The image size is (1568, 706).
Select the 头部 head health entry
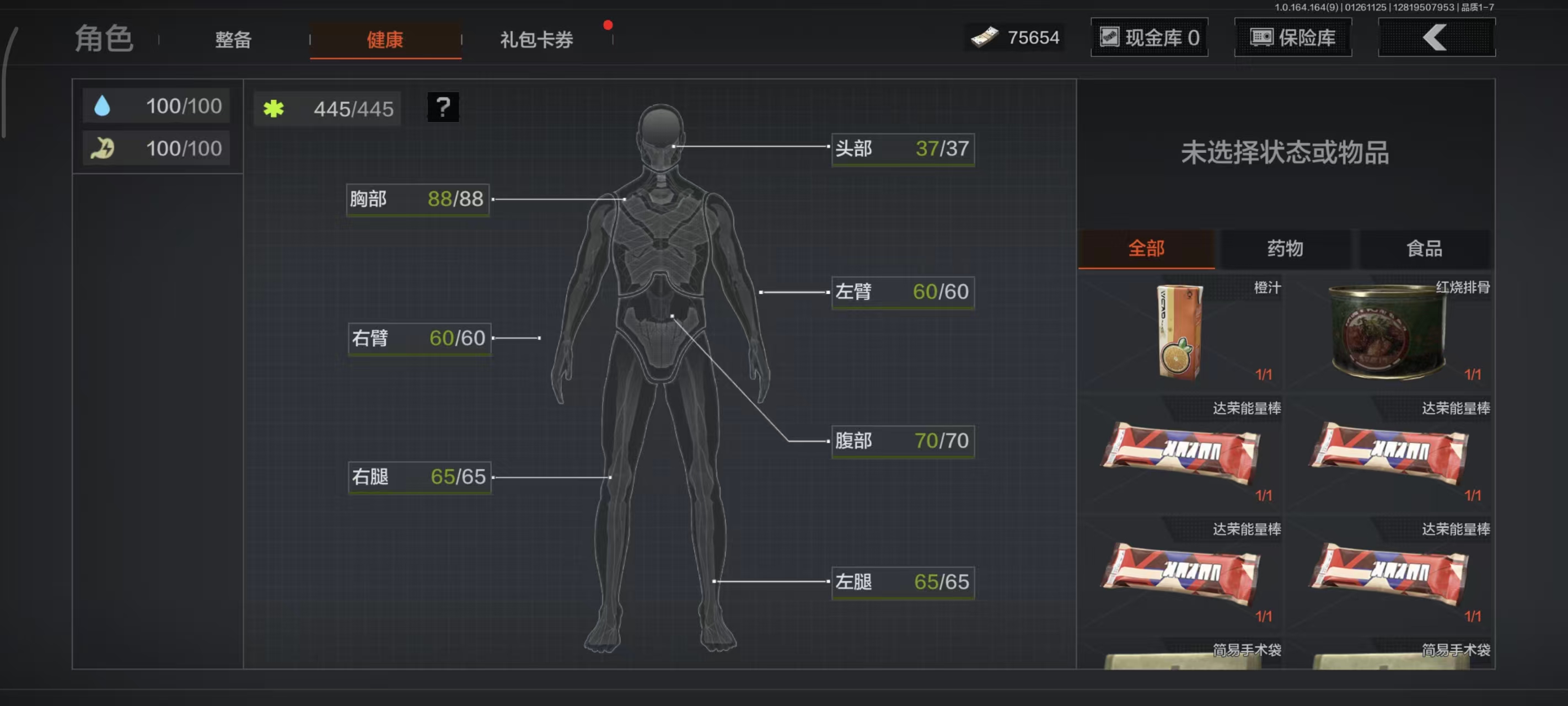click(x=902, y=148)
